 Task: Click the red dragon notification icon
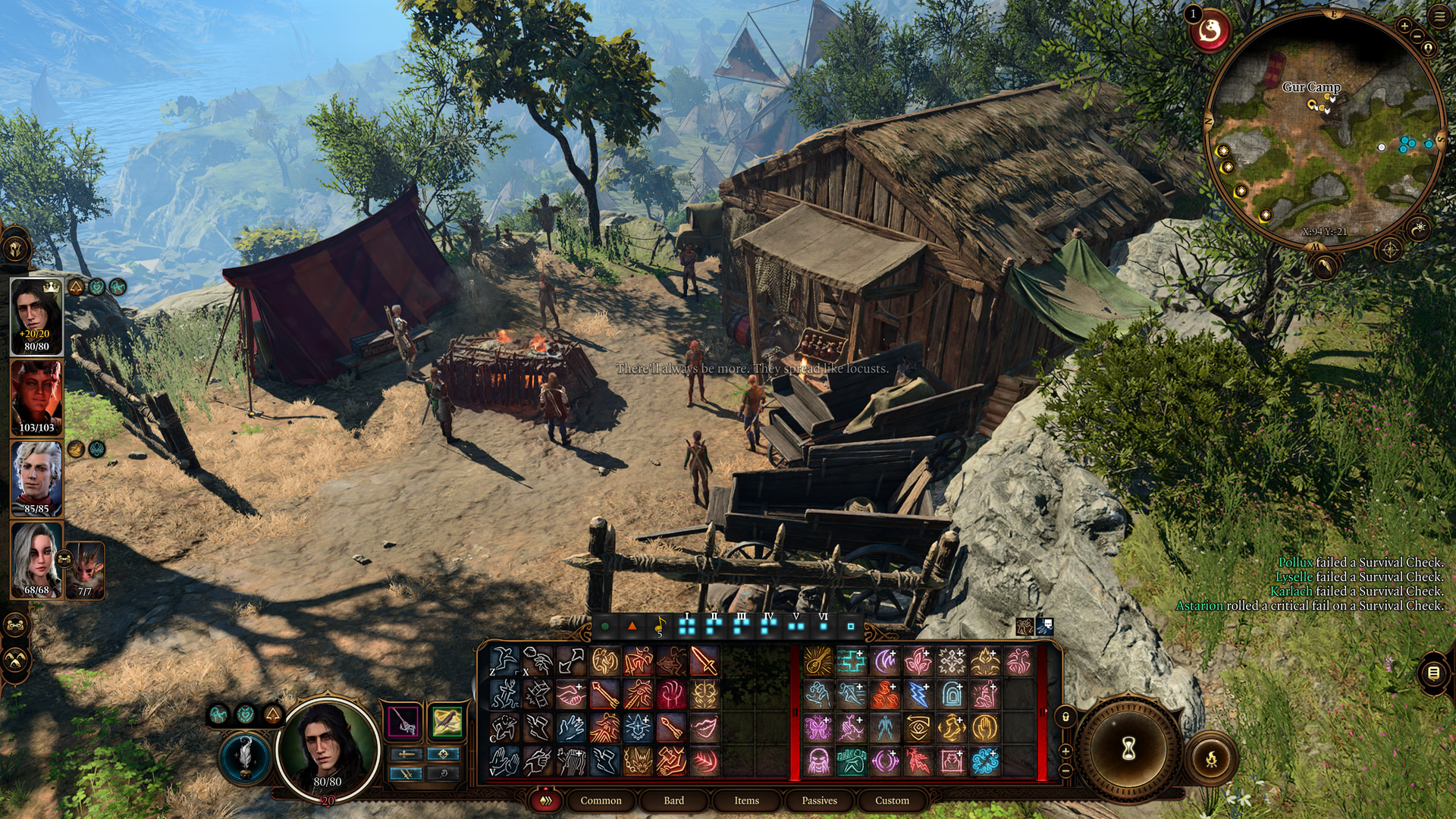(x=1210, y=32)
